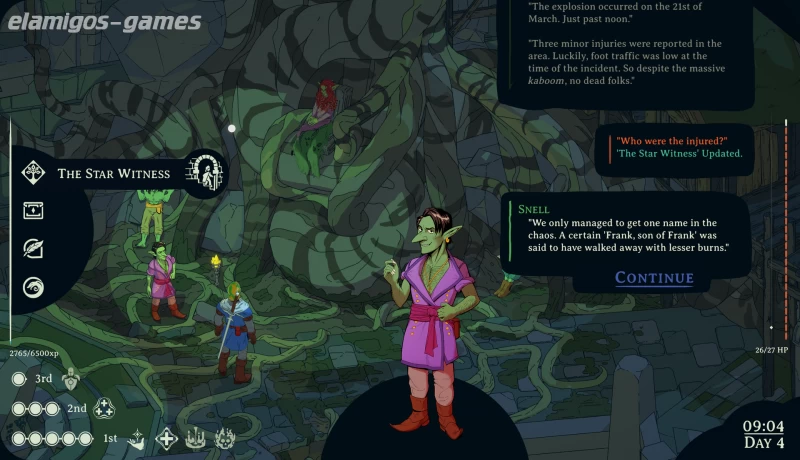Open the feather quill journal icon
800x460 pixels.
(x=33, y=248)
